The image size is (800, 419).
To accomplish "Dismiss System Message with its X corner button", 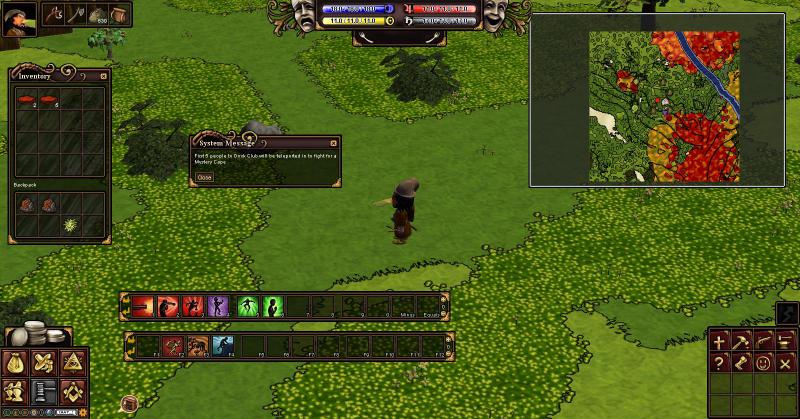I will (x=333, y=142).
